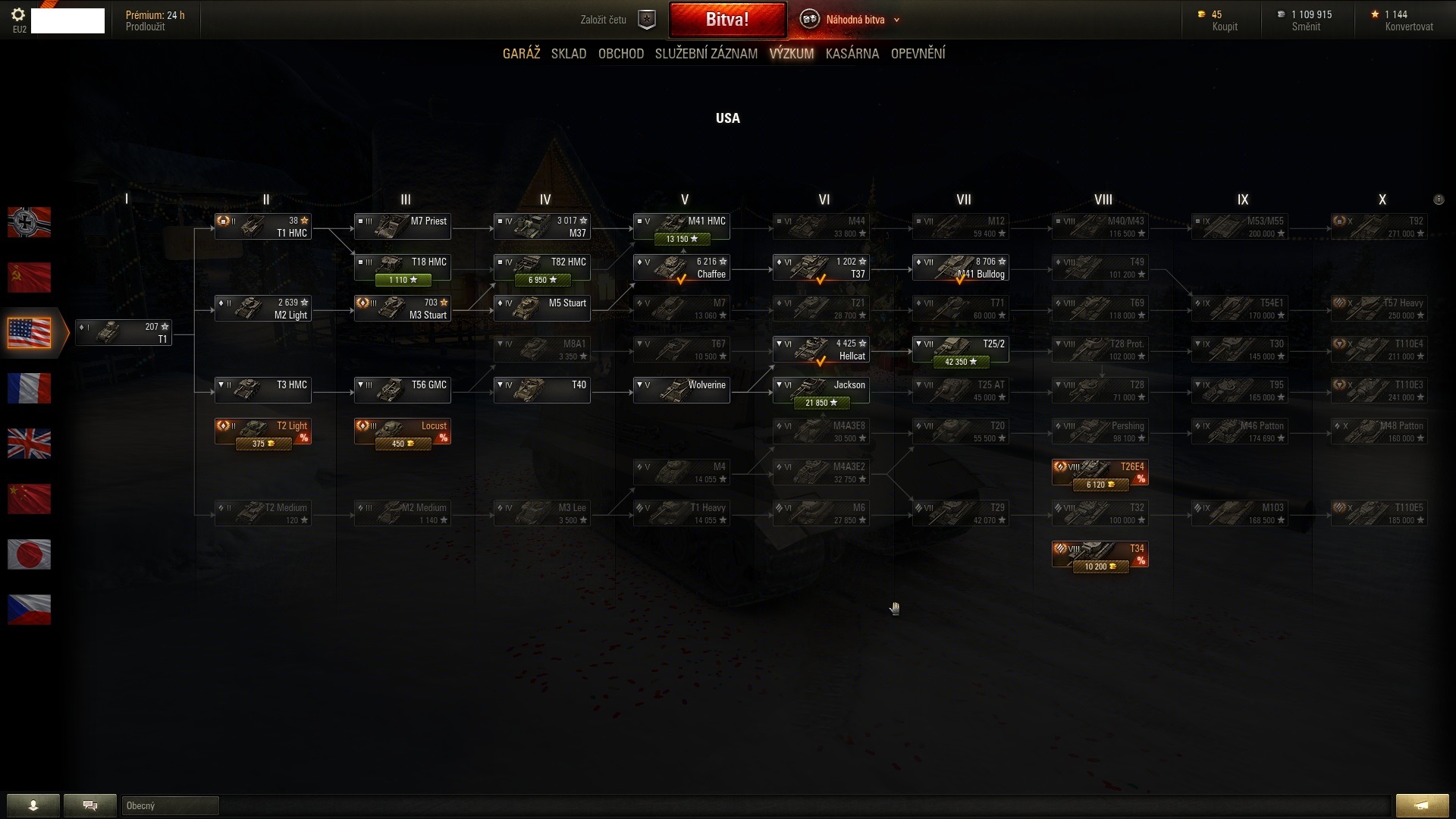Choose the Soviet nation flag
This screenshot has width=1456, height=819.
click(x=29, y=278)
